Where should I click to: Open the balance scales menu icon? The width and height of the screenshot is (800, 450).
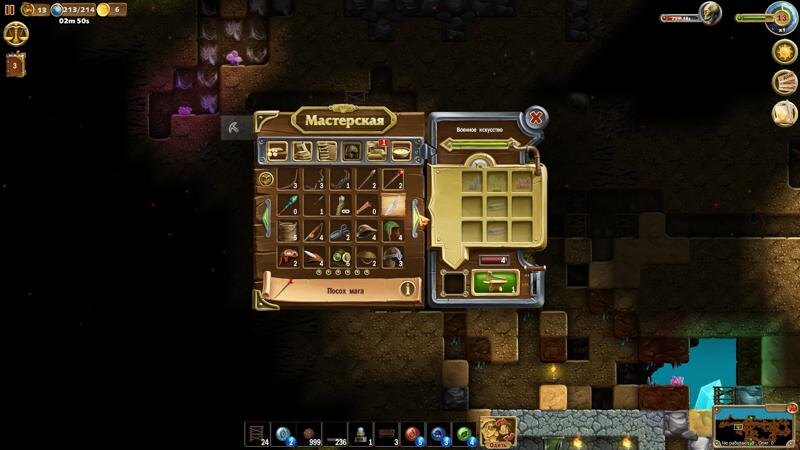pyautogui.click(x=16, y=34)
